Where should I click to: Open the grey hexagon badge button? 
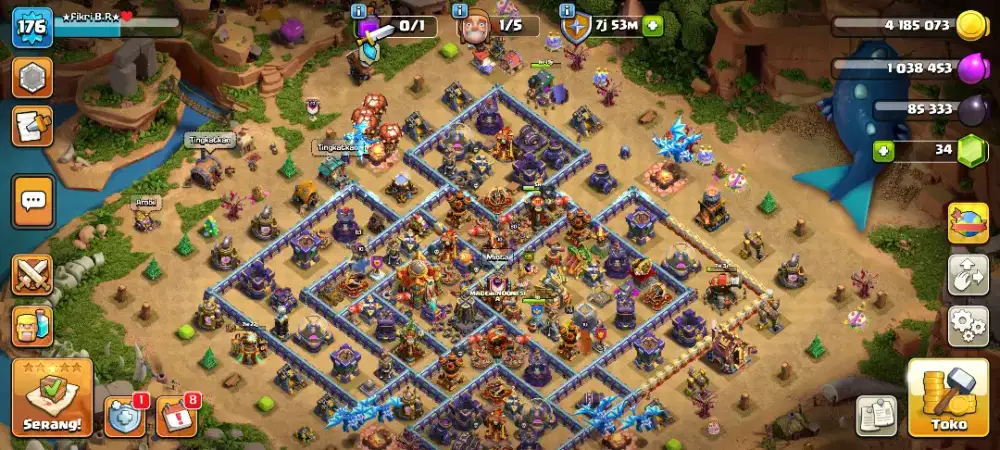point(32,76)
